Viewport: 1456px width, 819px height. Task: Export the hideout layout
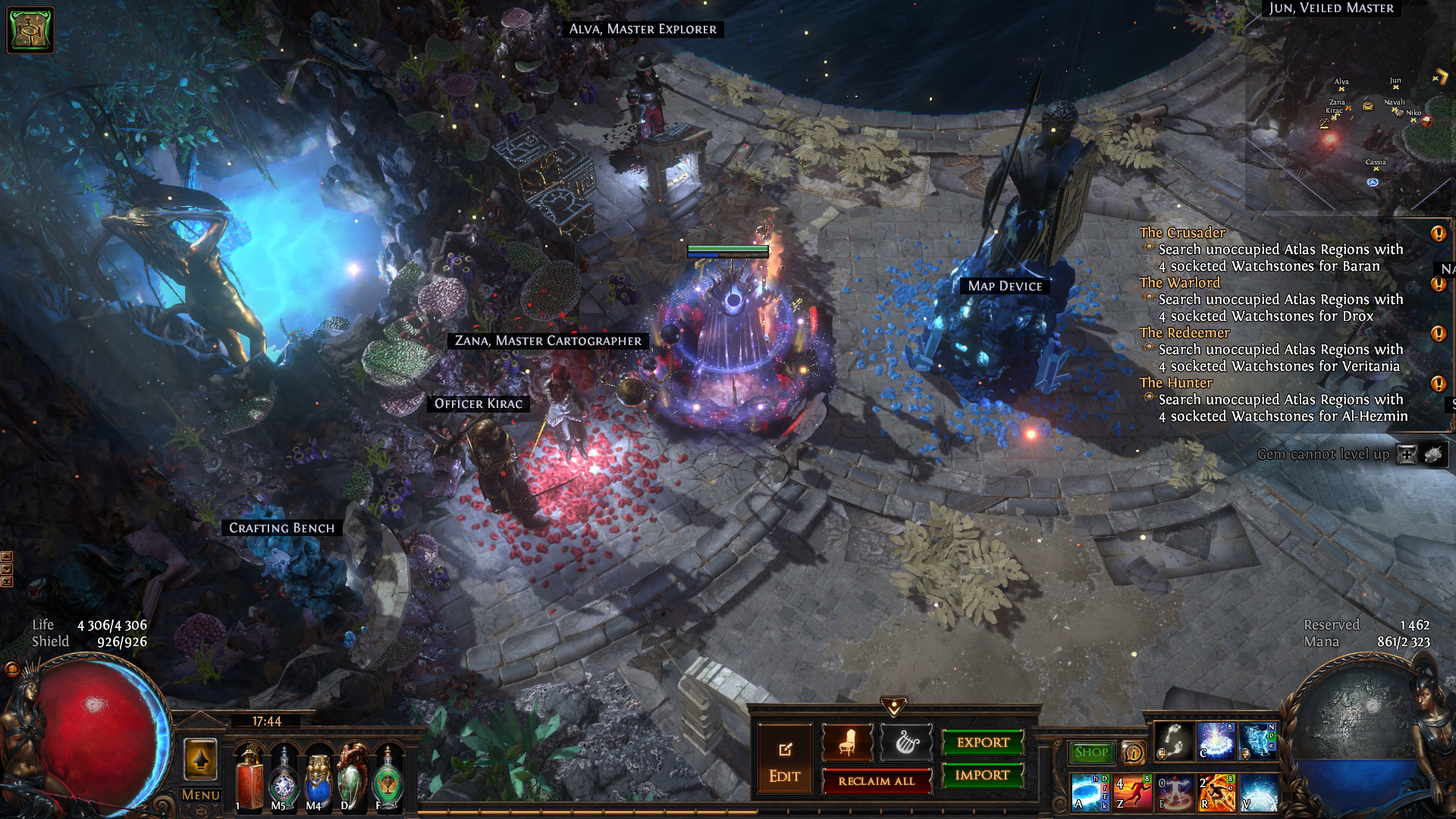pyautogui.click(x=983, y=742)
